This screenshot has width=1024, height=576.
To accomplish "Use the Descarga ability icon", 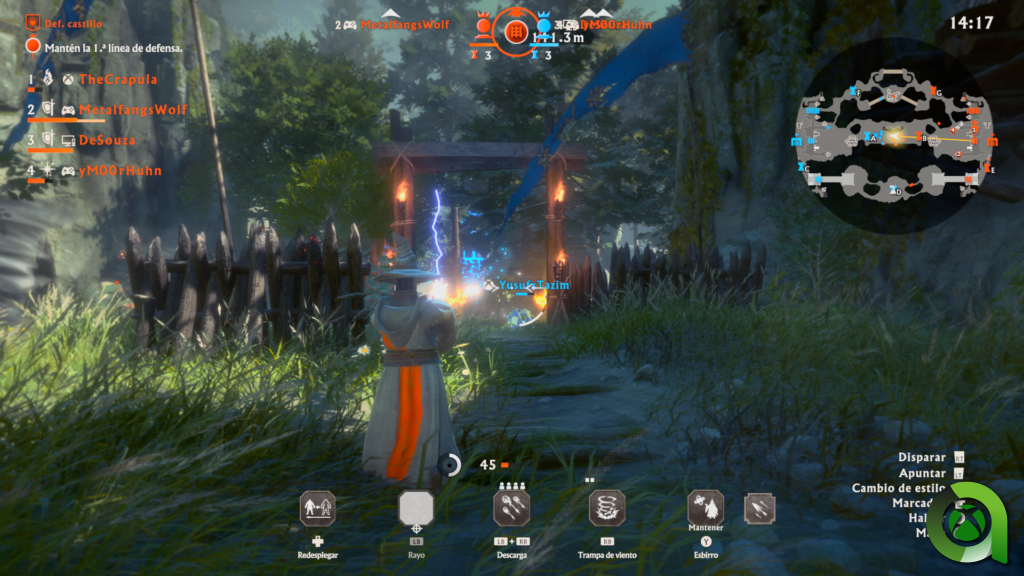I will click(511, 508).
